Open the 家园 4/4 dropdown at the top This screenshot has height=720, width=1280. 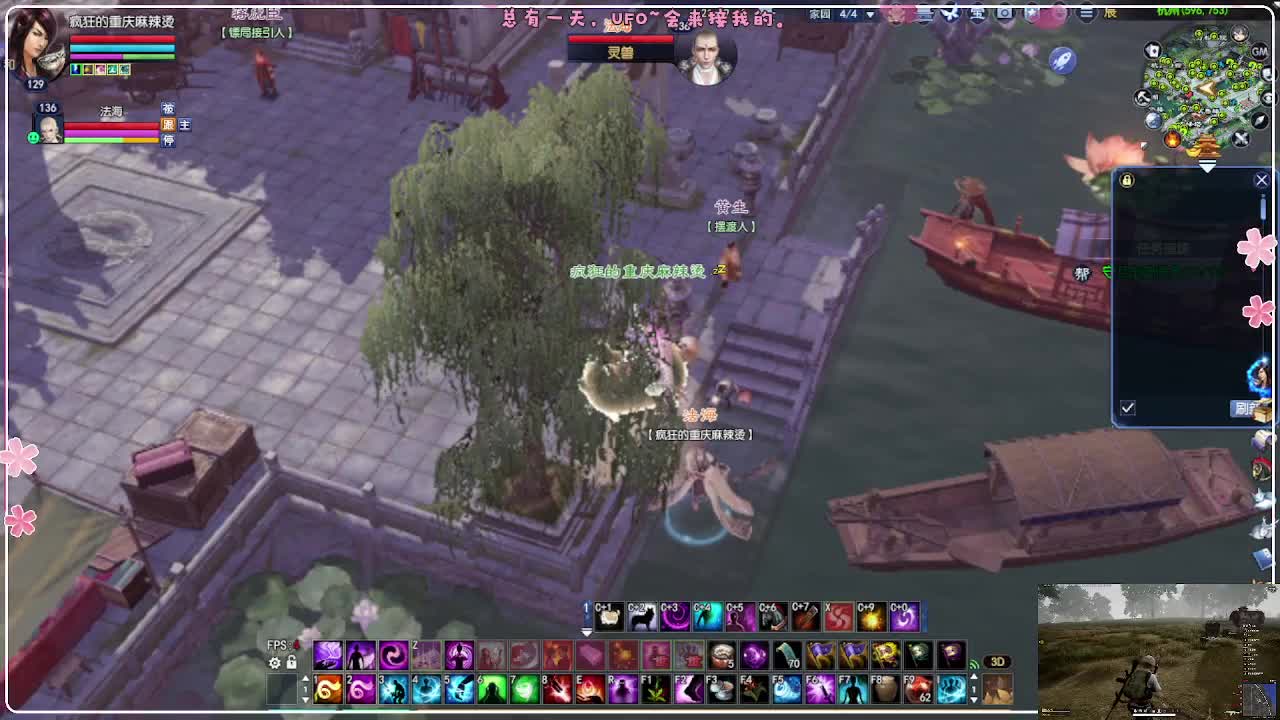pyautogui.click(x=838, y=14)
